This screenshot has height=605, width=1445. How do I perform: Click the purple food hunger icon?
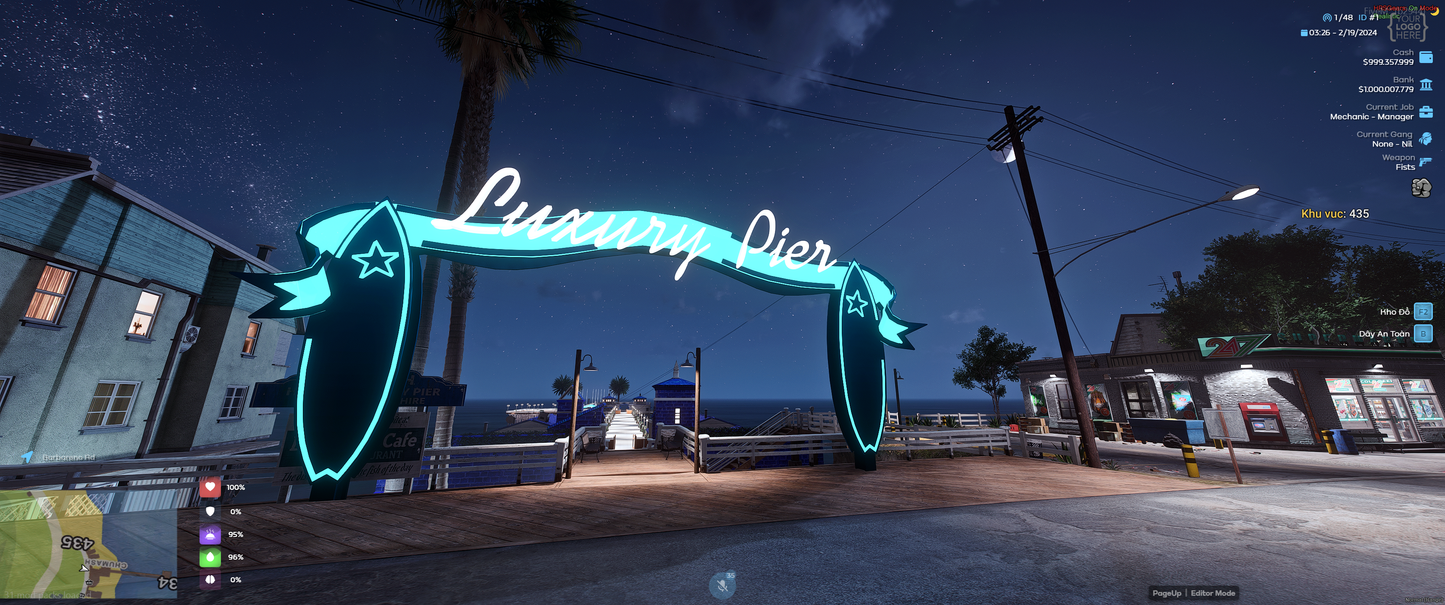[210, 535]
